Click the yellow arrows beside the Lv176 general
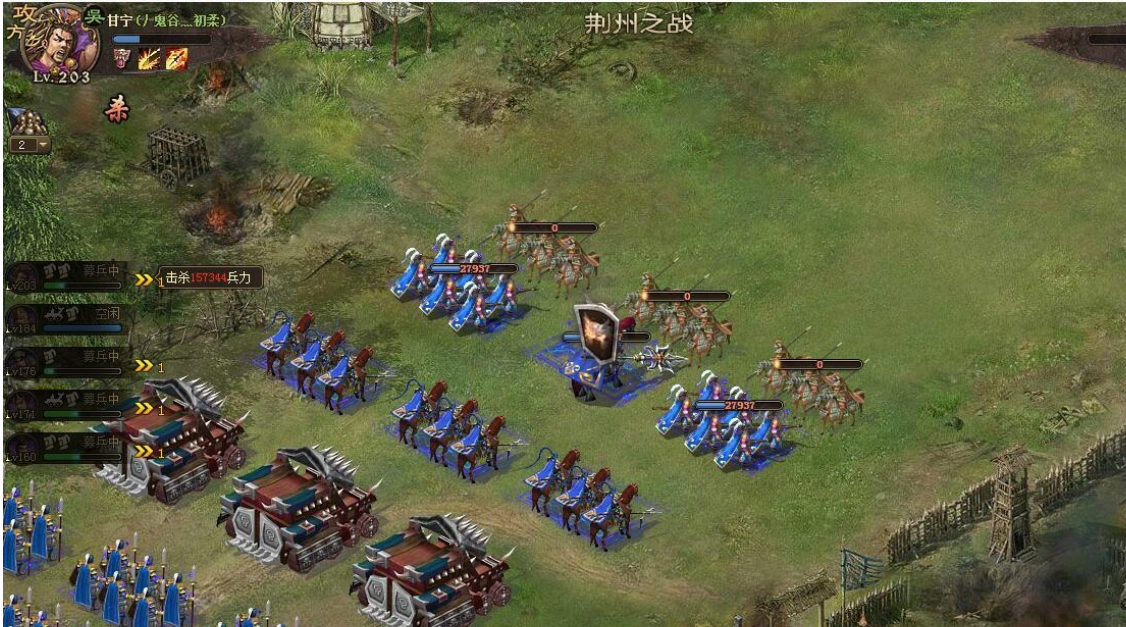 (x=145, y=366)
